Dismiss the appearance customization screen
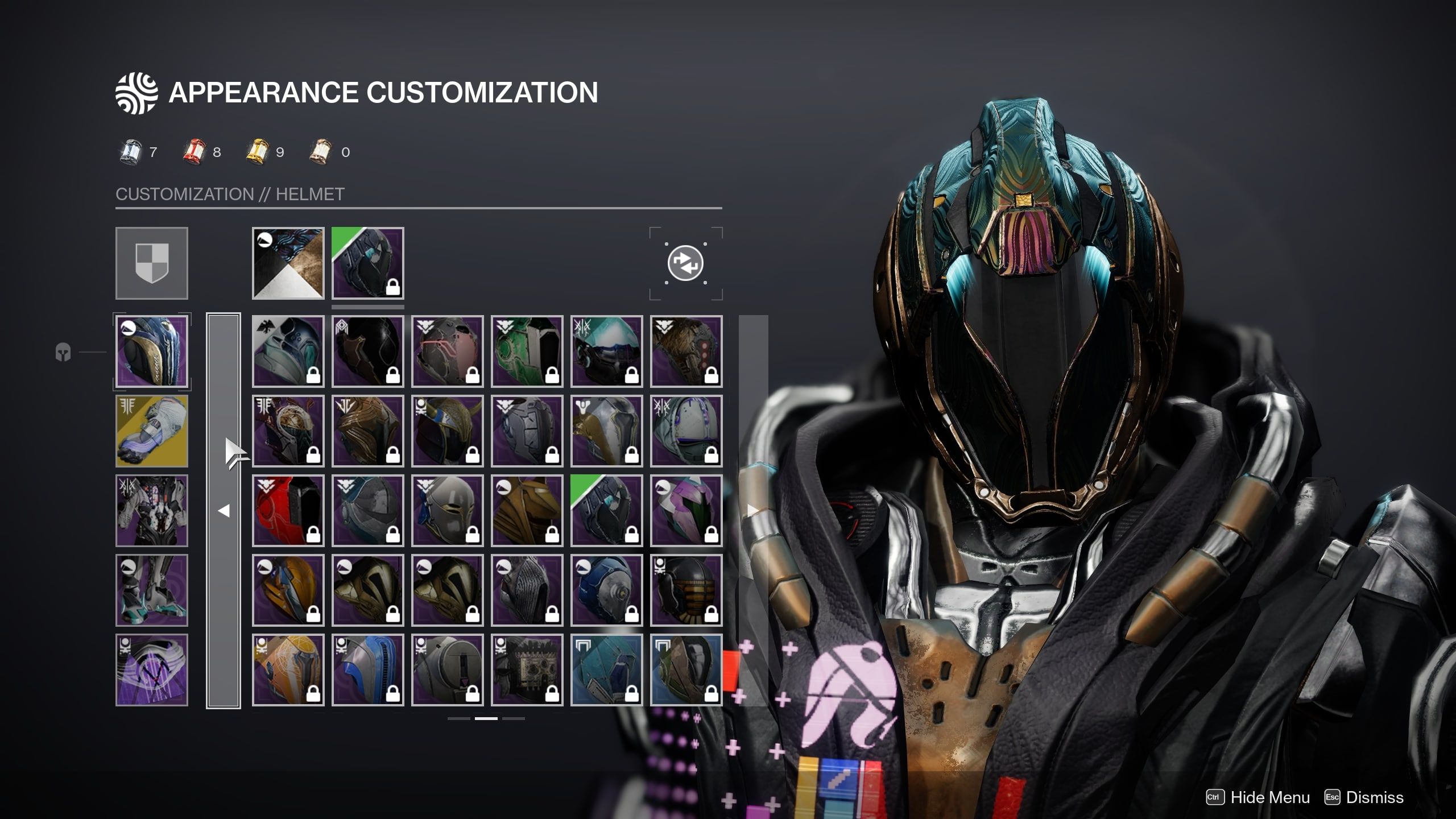The image size is (1456, 819). [1374, 797]
